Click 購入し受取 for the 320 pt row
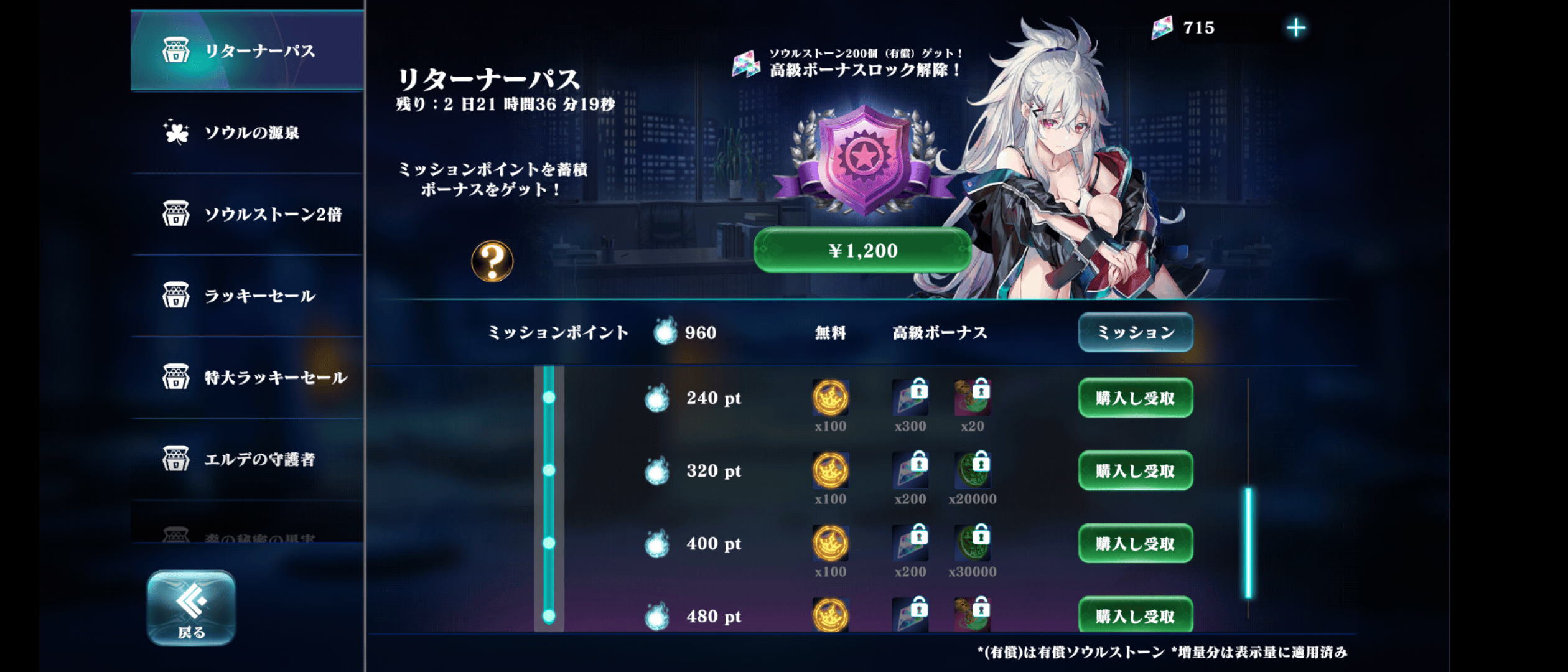This screenshot has width=1568, height=672. (x=1135, y=471)
